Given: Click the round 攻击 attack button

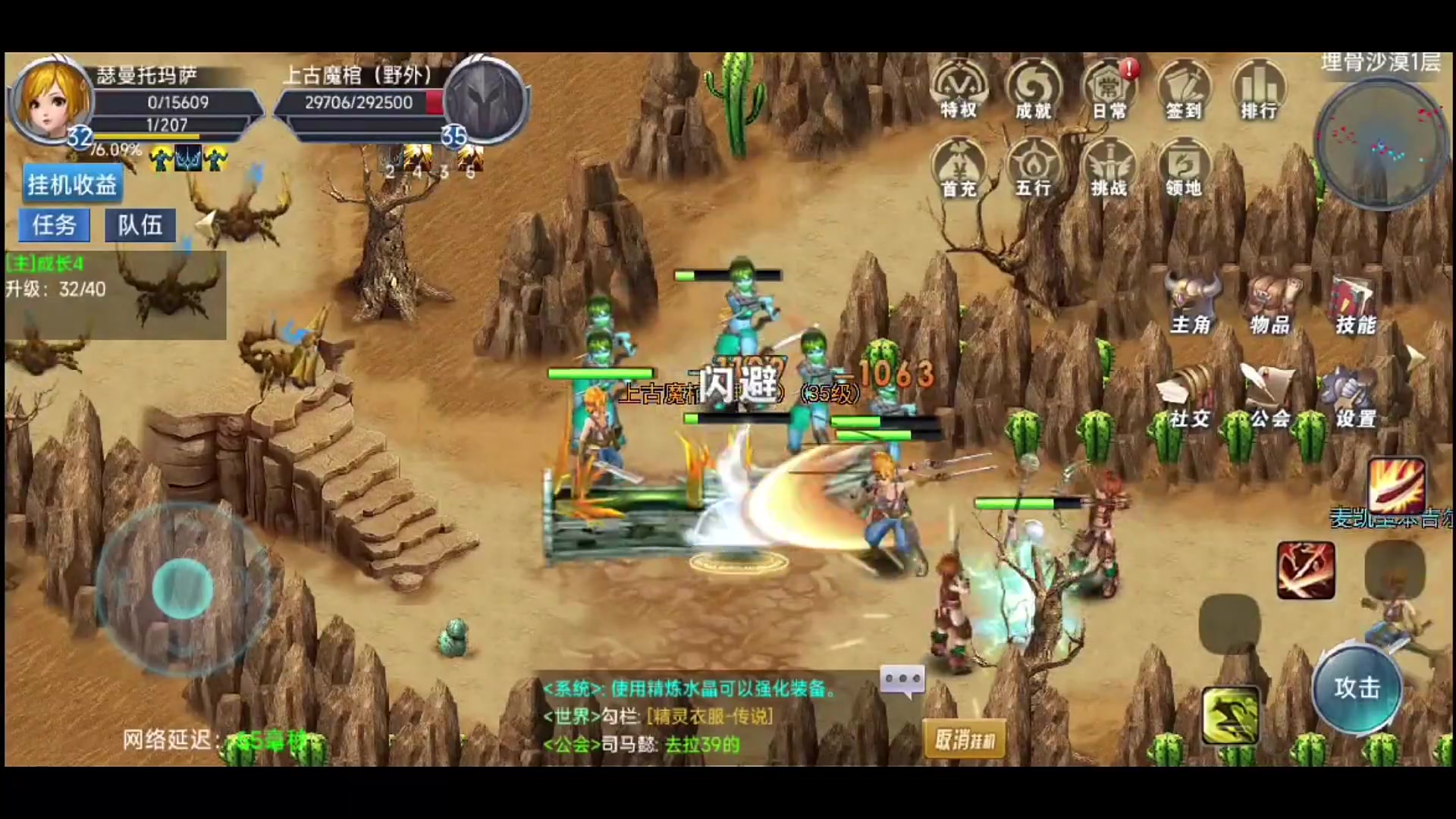Looking at the screenshot, I should pyautogui.click(x=1357, y=689).
